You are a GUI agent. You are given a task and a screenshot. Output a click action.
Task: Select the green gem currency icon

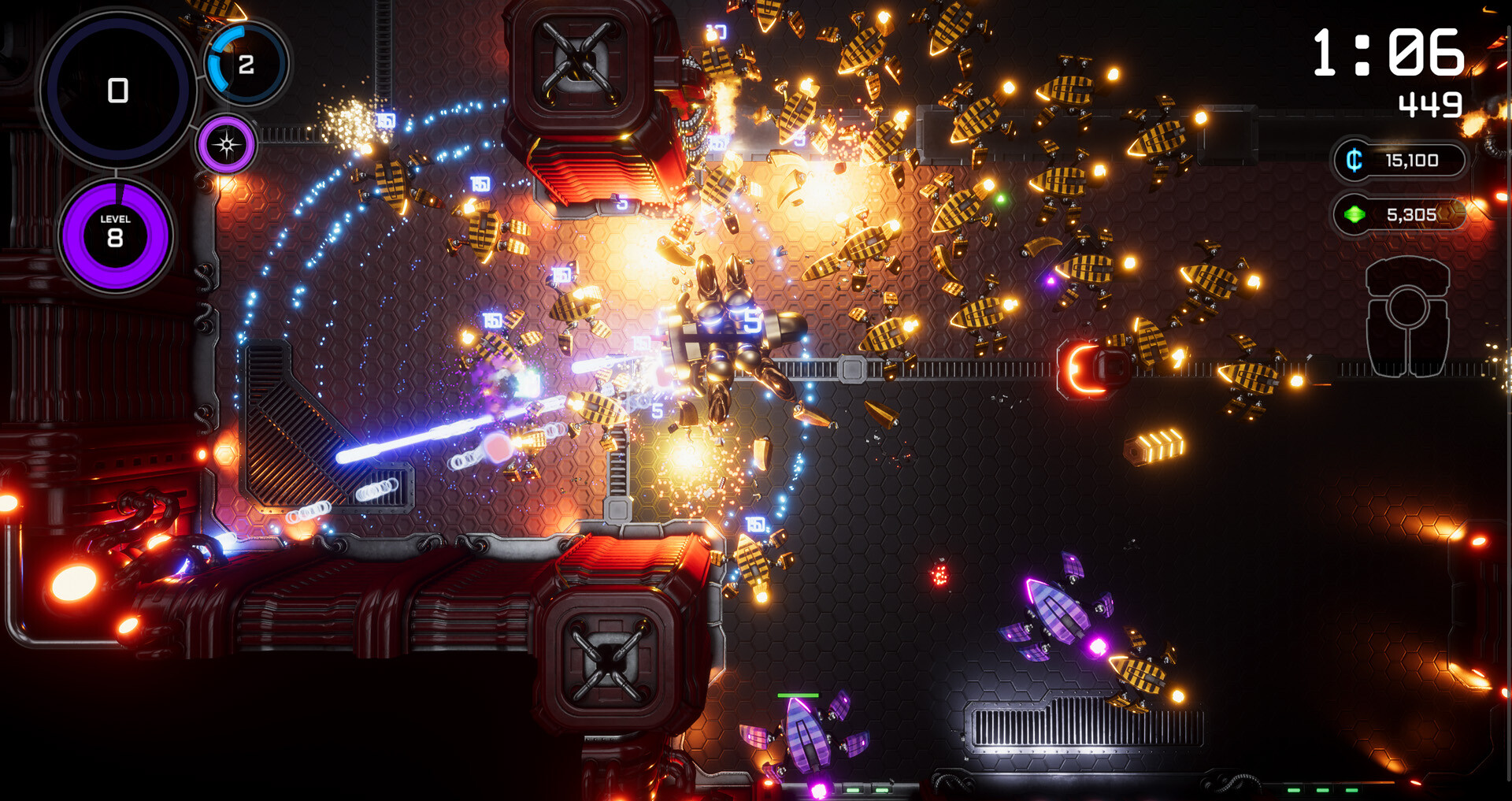1354,214
